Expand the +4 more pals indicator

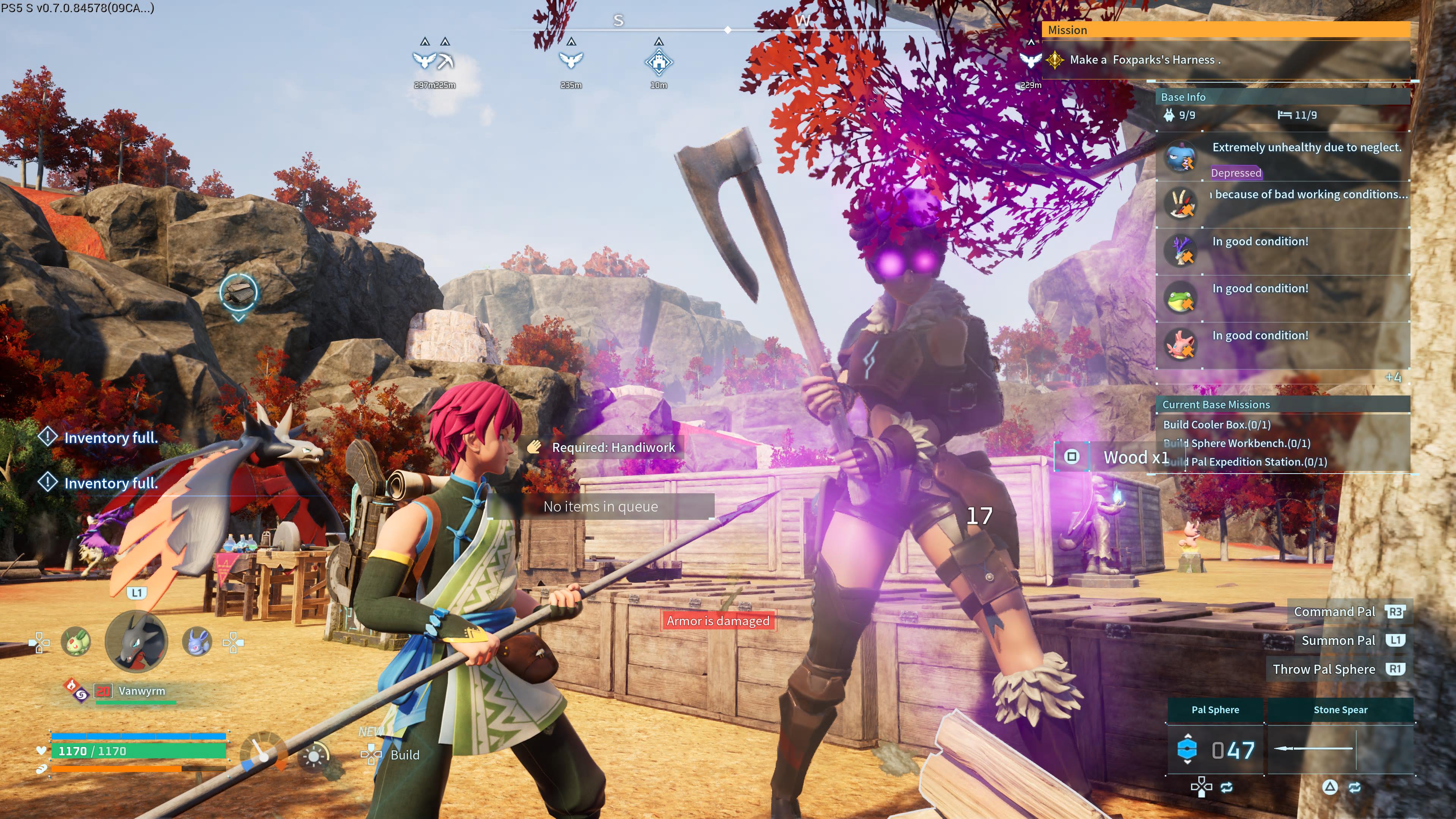click(x=1393, y=378)
